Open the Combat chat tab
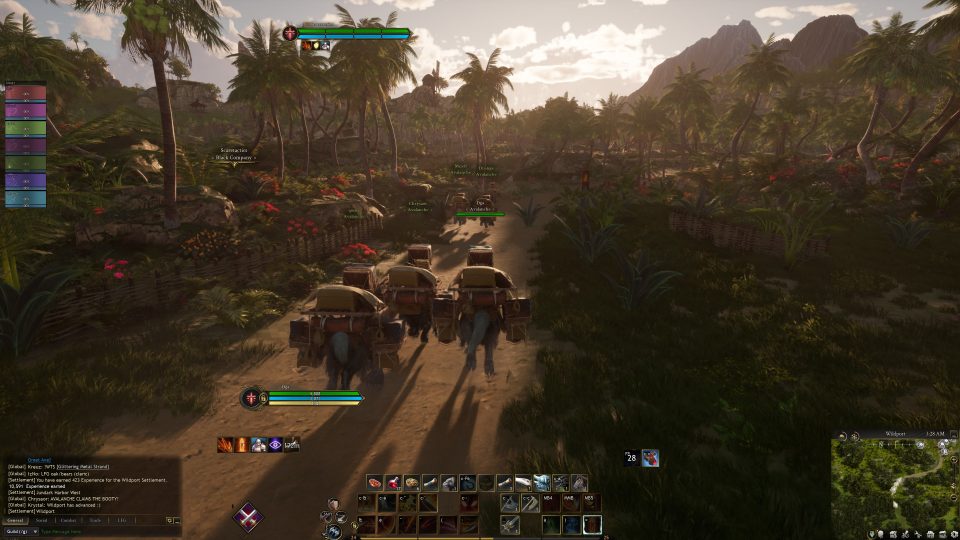The image size is (960, 540). tap(68, 520)
